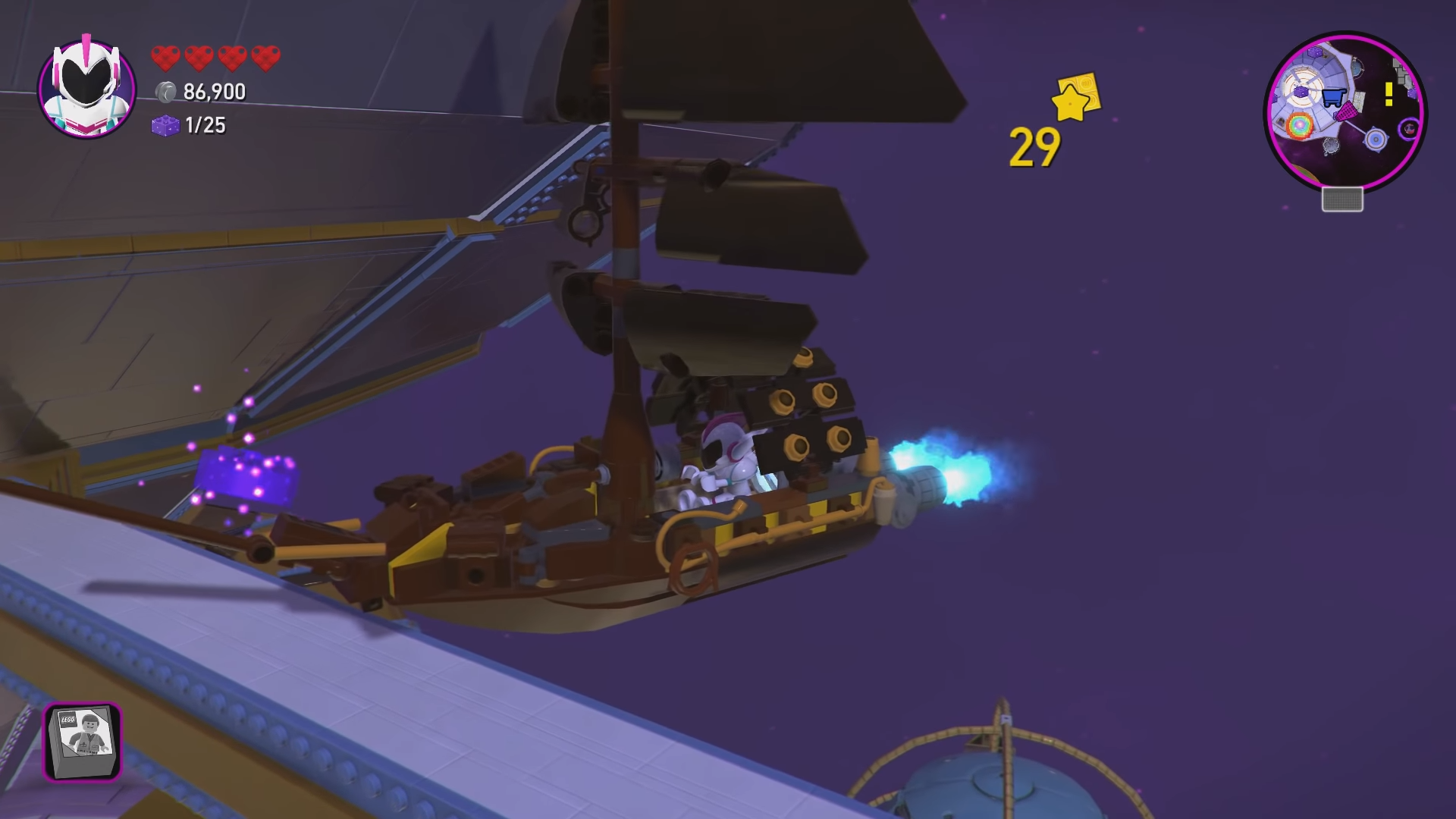The image size is (1456, 819).
Task: Select the yellow exclamation mark on minimap
Action: coord(1389,95)
